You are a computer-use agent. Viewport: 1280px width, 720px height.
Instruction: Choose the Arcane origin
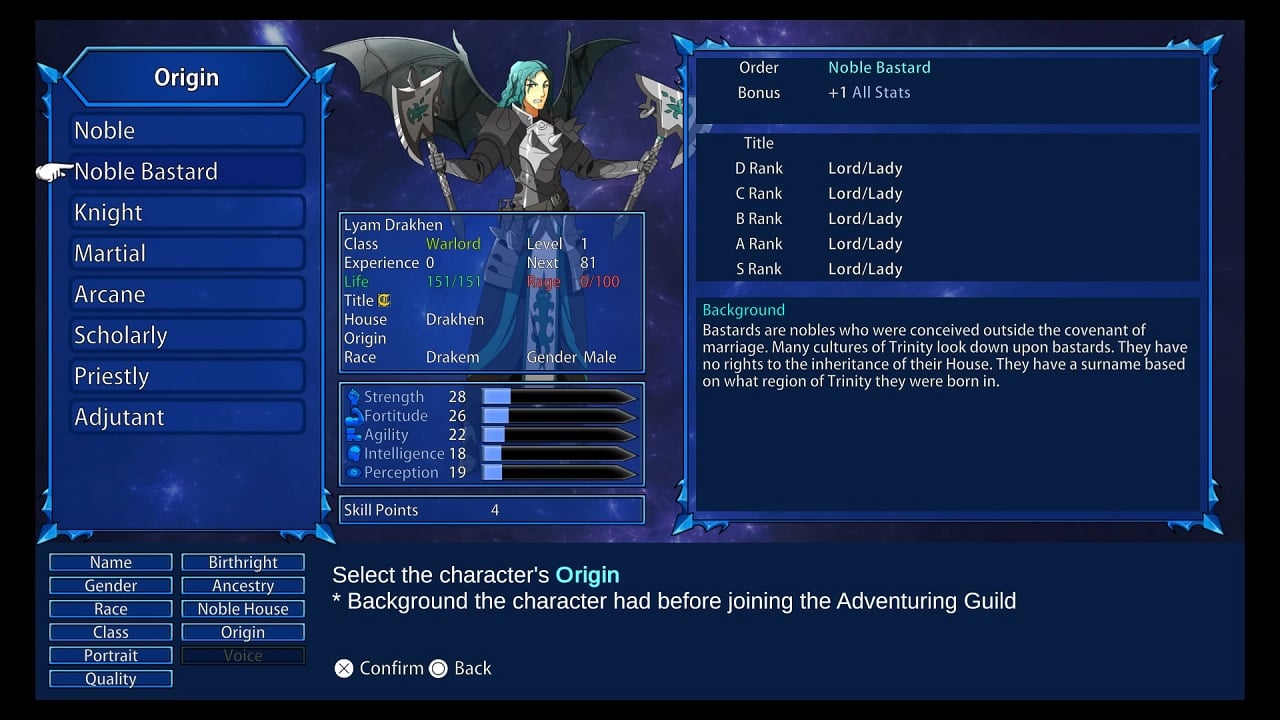pos(187,295)
